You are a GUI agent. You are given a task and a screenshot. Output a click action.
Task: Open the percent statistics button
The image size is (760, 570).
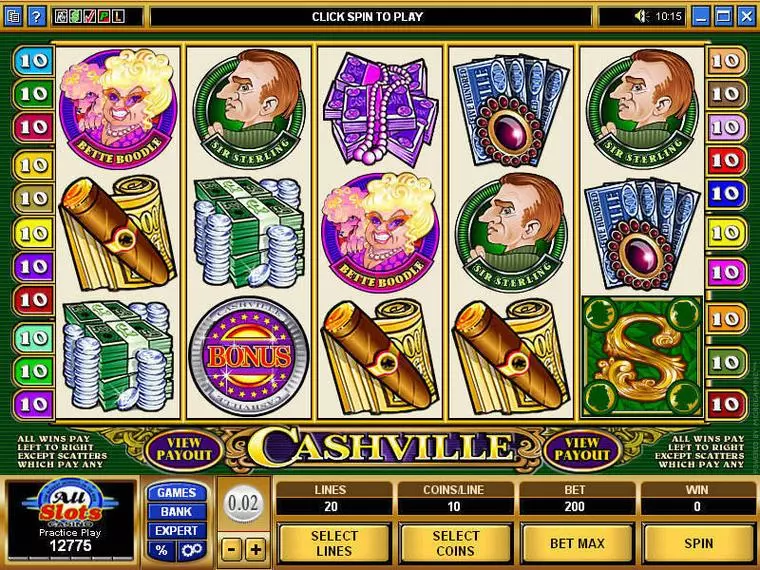coord(160,551)
